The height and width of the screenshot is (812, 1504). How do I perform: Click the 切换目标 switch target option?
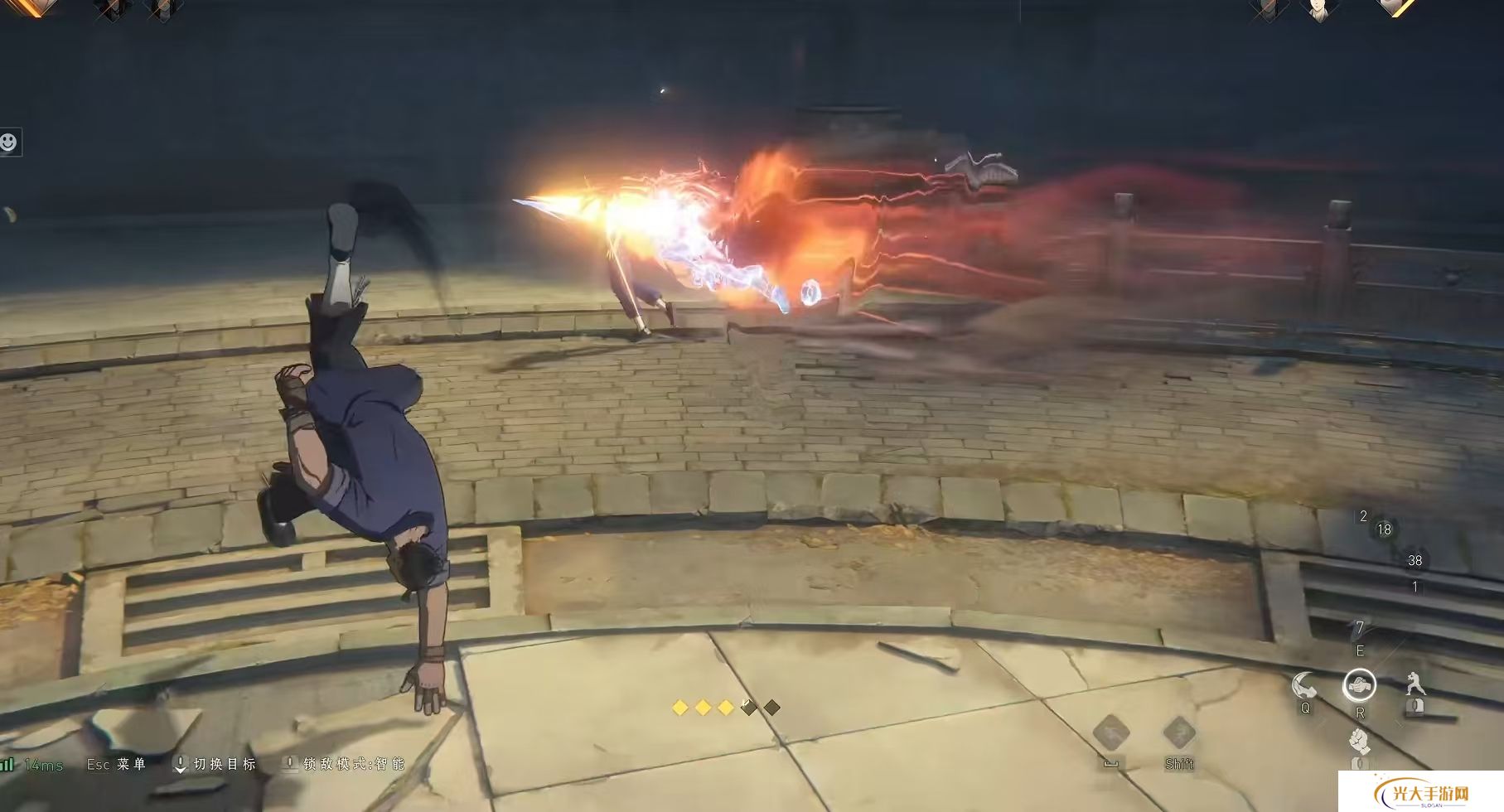coord(215,764)
